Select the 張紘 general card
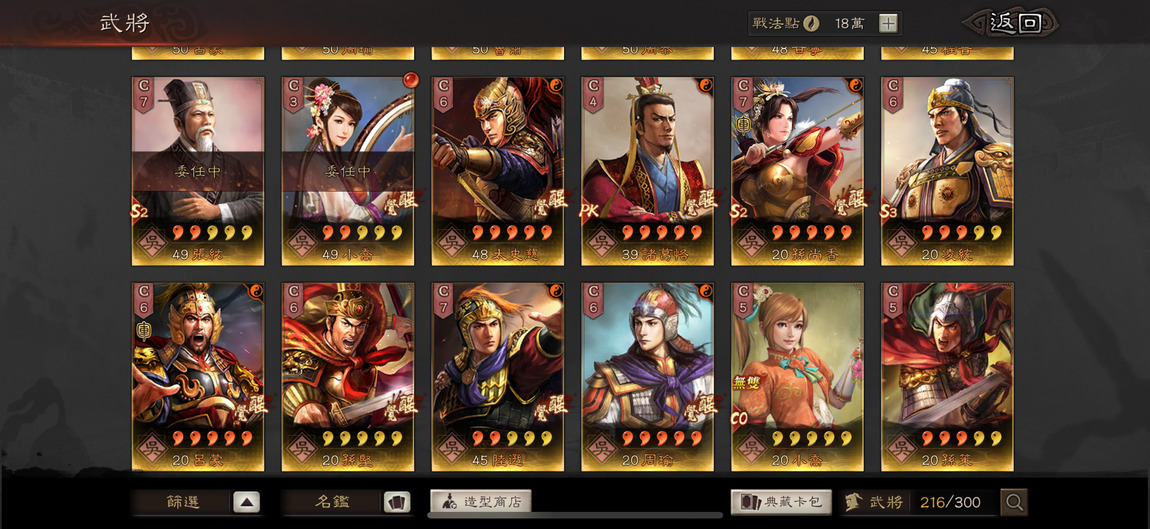This screenshot has width=1150, height=529. (x=198, y=171)
